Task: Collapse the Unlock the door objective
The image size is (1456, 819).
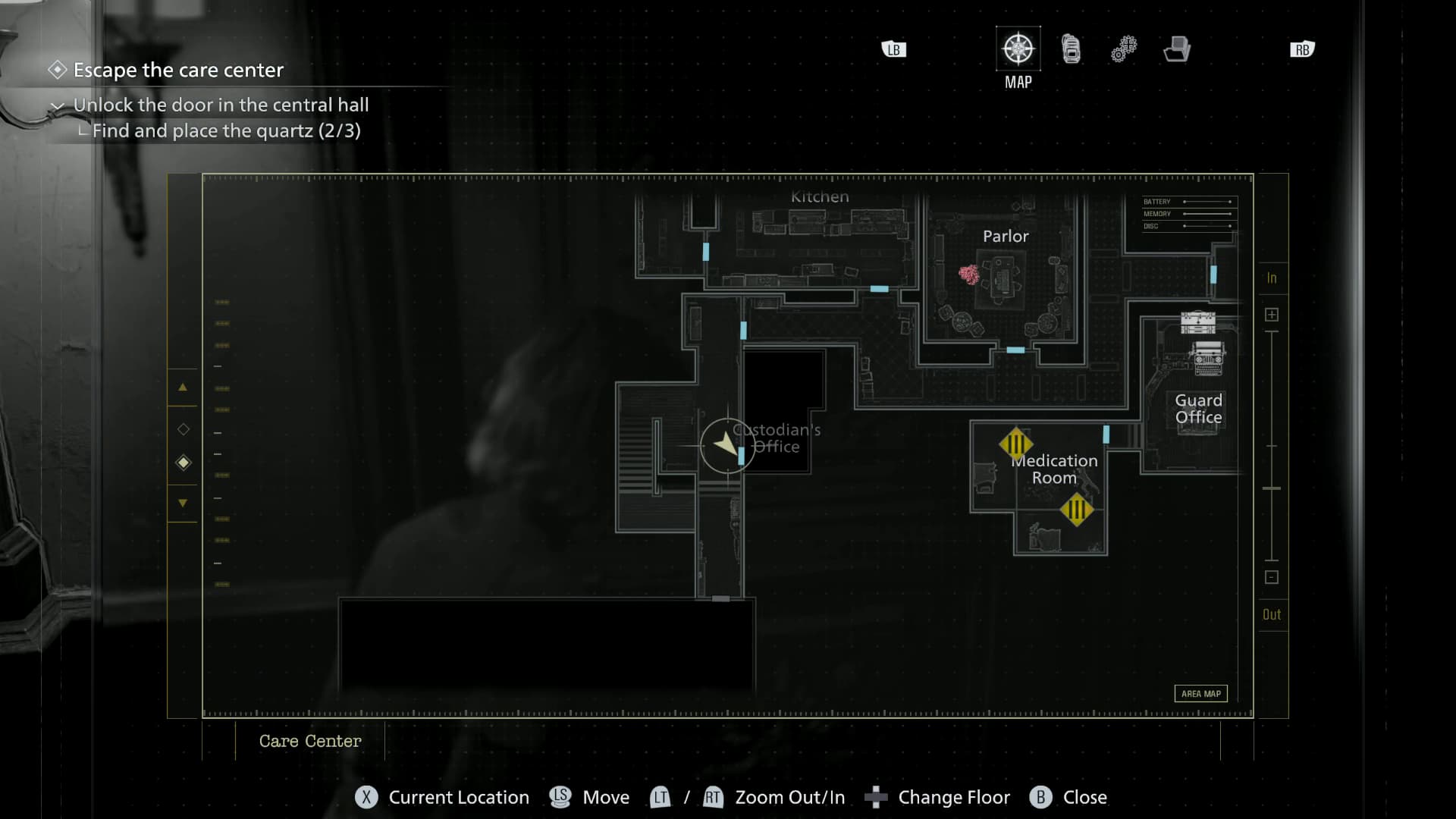Action: [x=58, y=105]
